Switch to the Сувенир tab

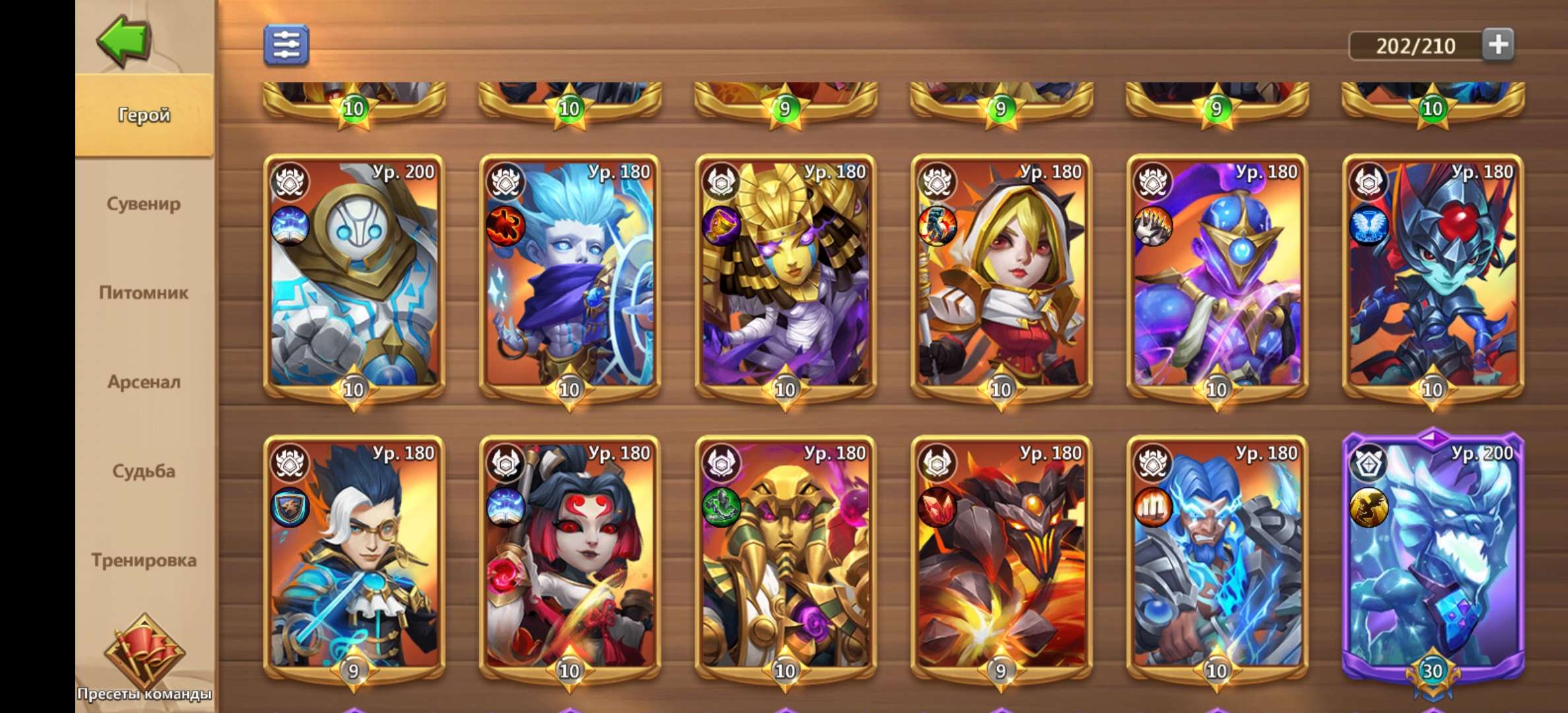143,205
